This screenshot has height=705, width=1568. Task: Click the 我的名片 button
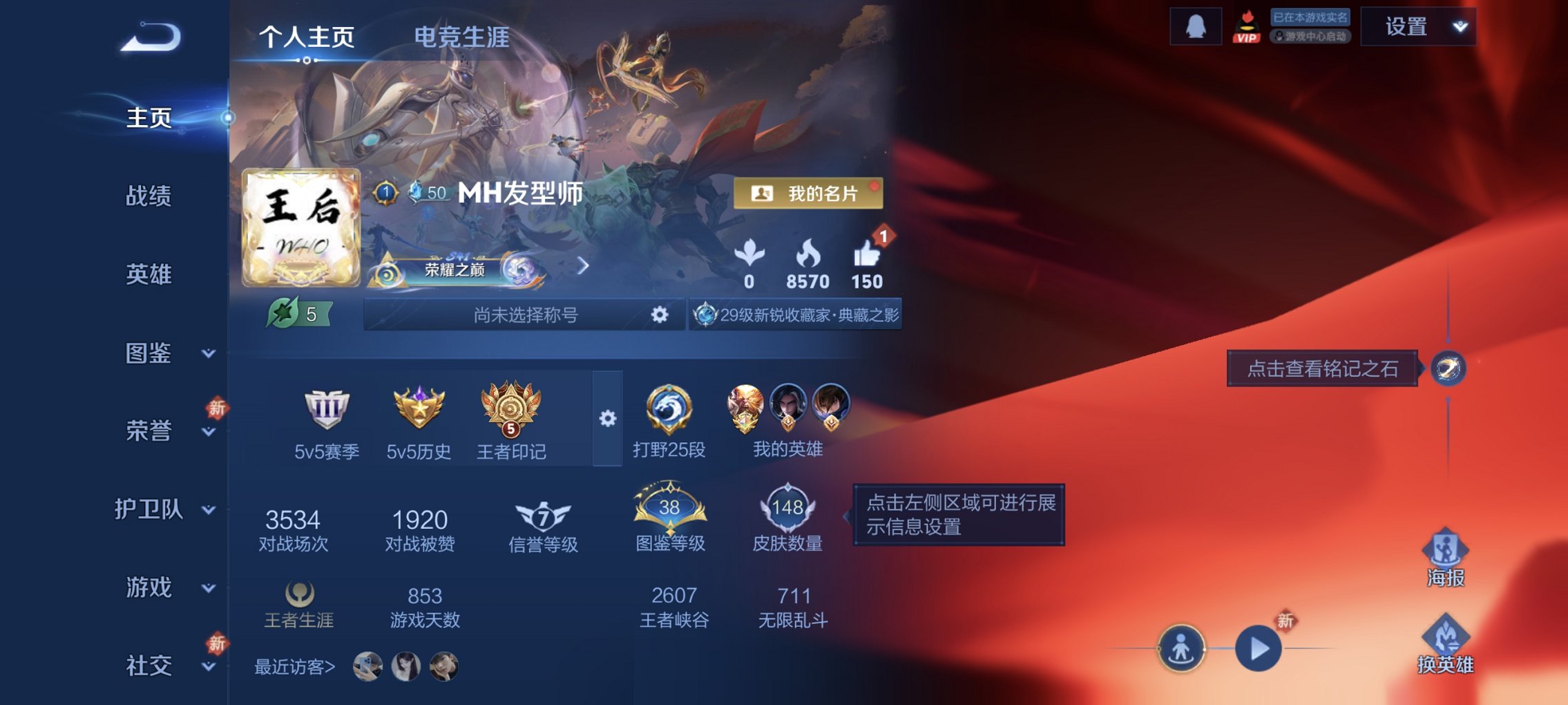807,195
